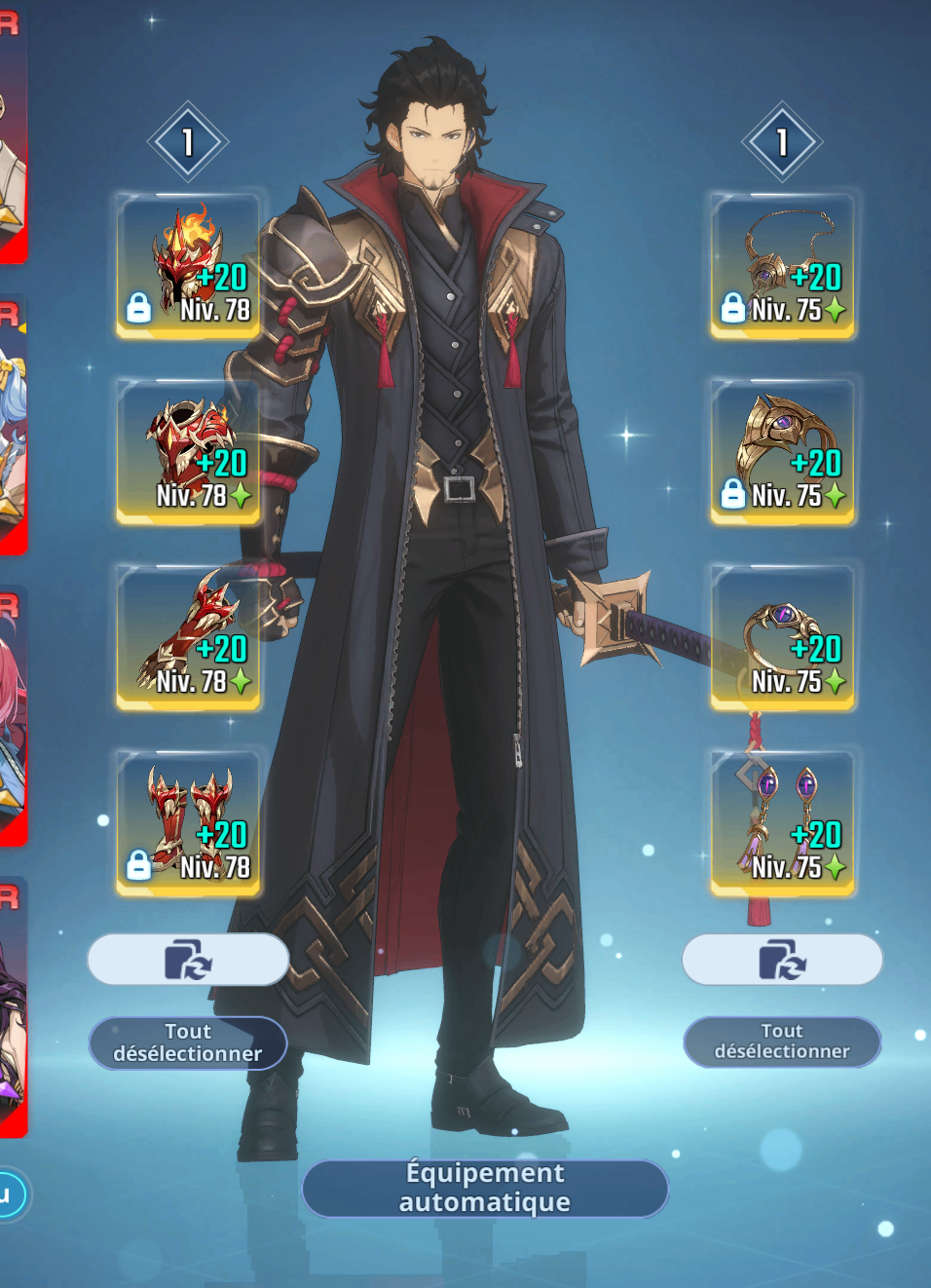The height and width of the screenshot is (1288, 931).
Task: Choose the gold bracelet with purple gem
Action: click(783, 452)
